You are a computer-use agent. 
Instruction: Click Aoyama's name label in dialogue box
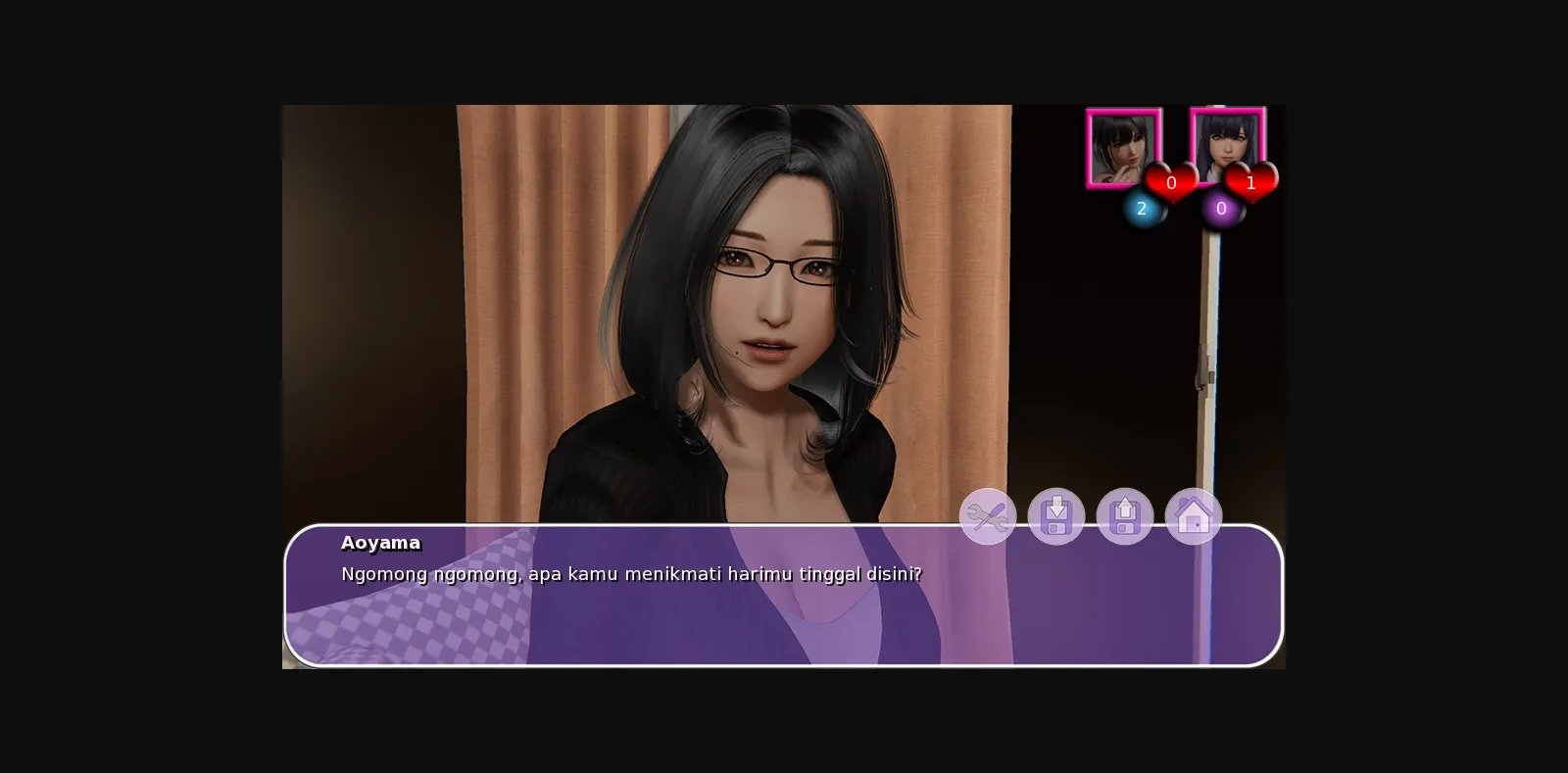click(x=381, y=544)
